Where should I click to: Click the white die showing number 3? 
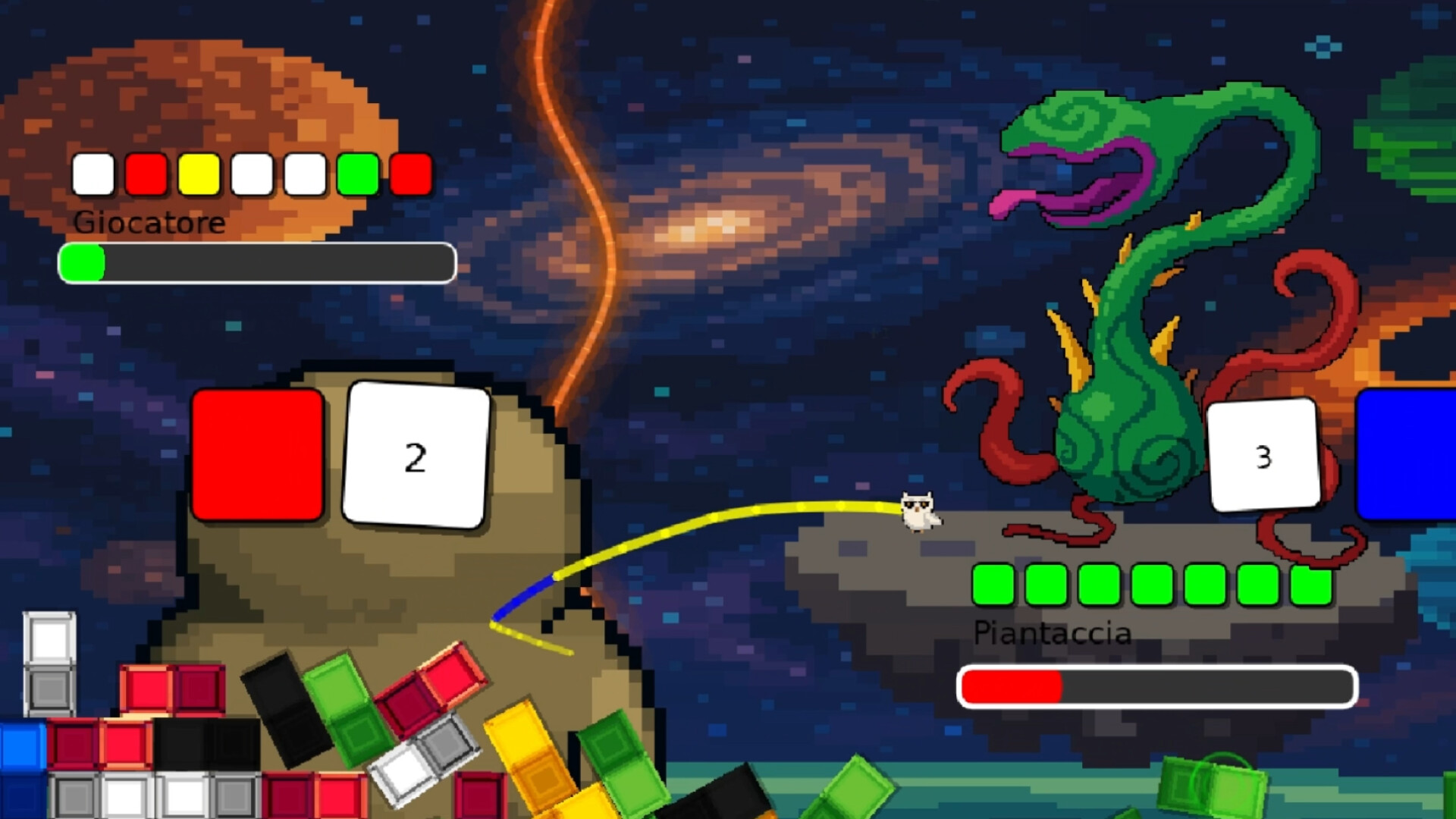[x=1262, y=455]
